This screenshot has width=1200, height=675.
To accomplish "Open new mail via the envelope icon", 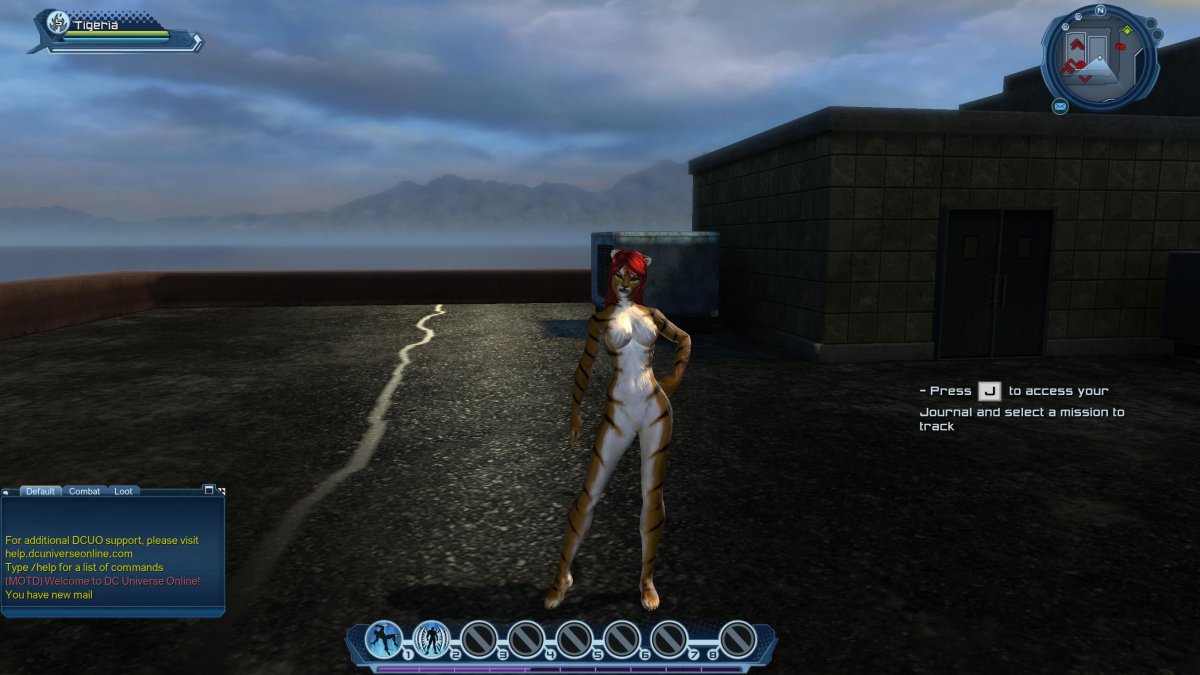I will click(x=1060, y=106).
